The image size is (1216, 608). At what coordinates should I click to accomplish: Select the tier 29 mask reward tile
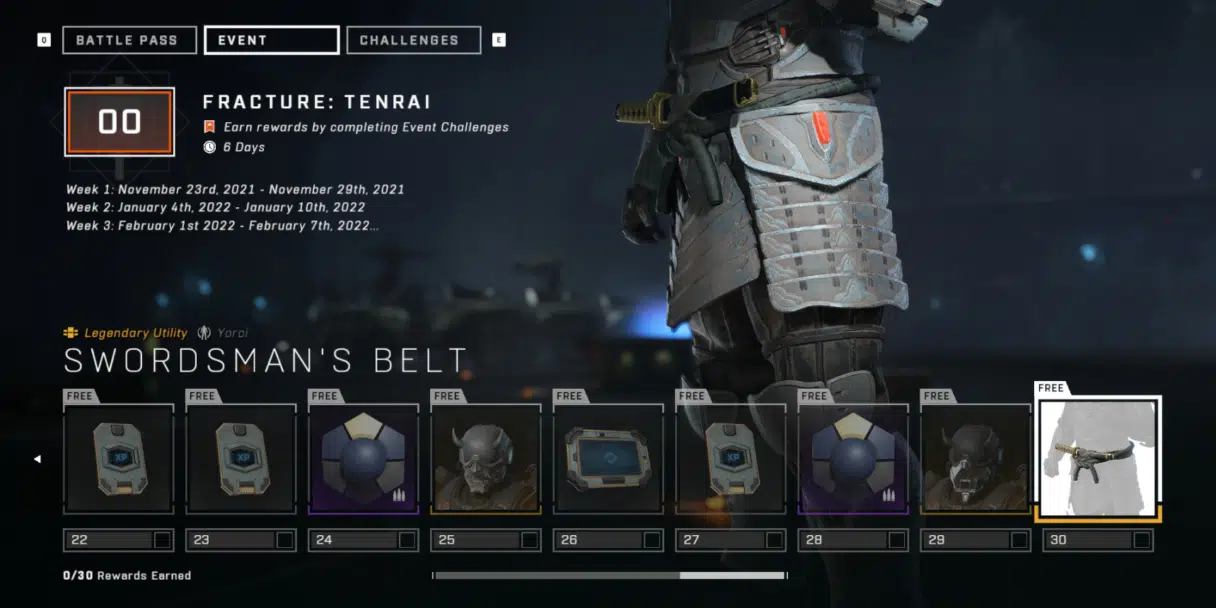pyautogui.click(x=976, y=459)
